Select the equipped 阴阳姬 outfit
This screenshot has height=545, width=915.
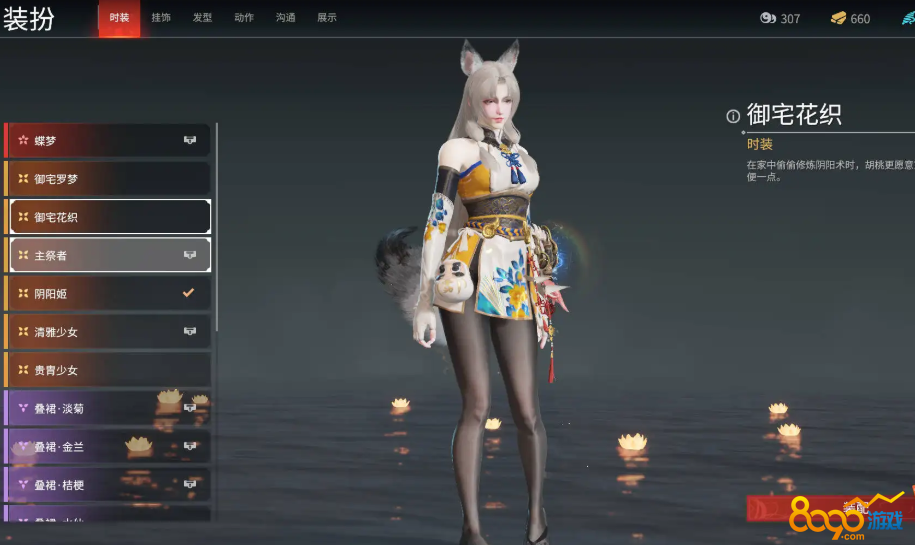(x=109, y=294)
